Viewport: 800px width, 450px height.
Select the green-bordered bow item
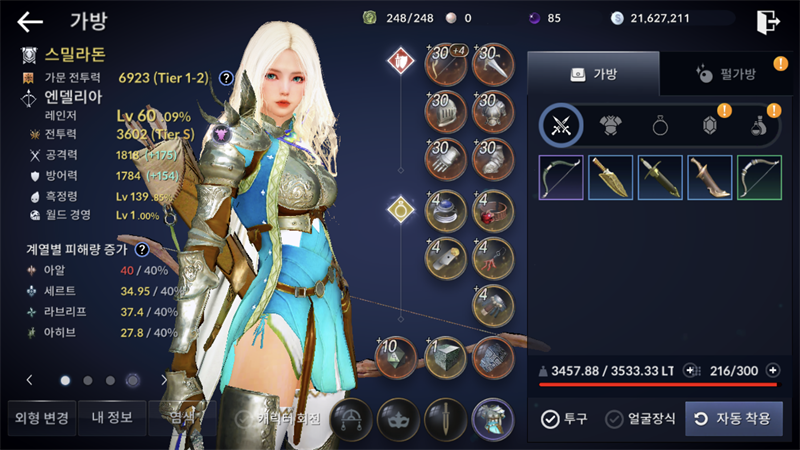coord(760,177)
